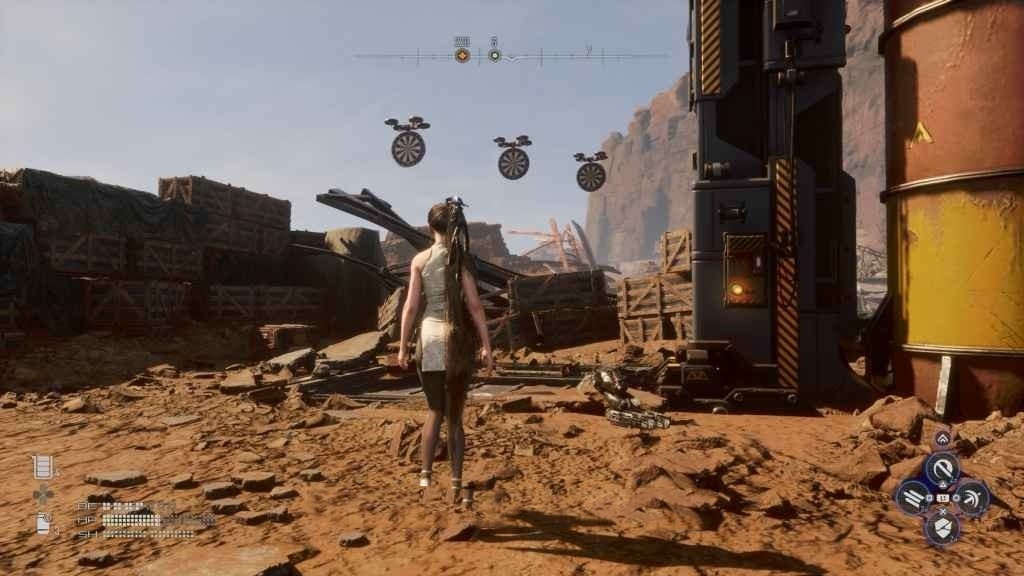Activate the right-hand arc slash skill

[969, 497]
